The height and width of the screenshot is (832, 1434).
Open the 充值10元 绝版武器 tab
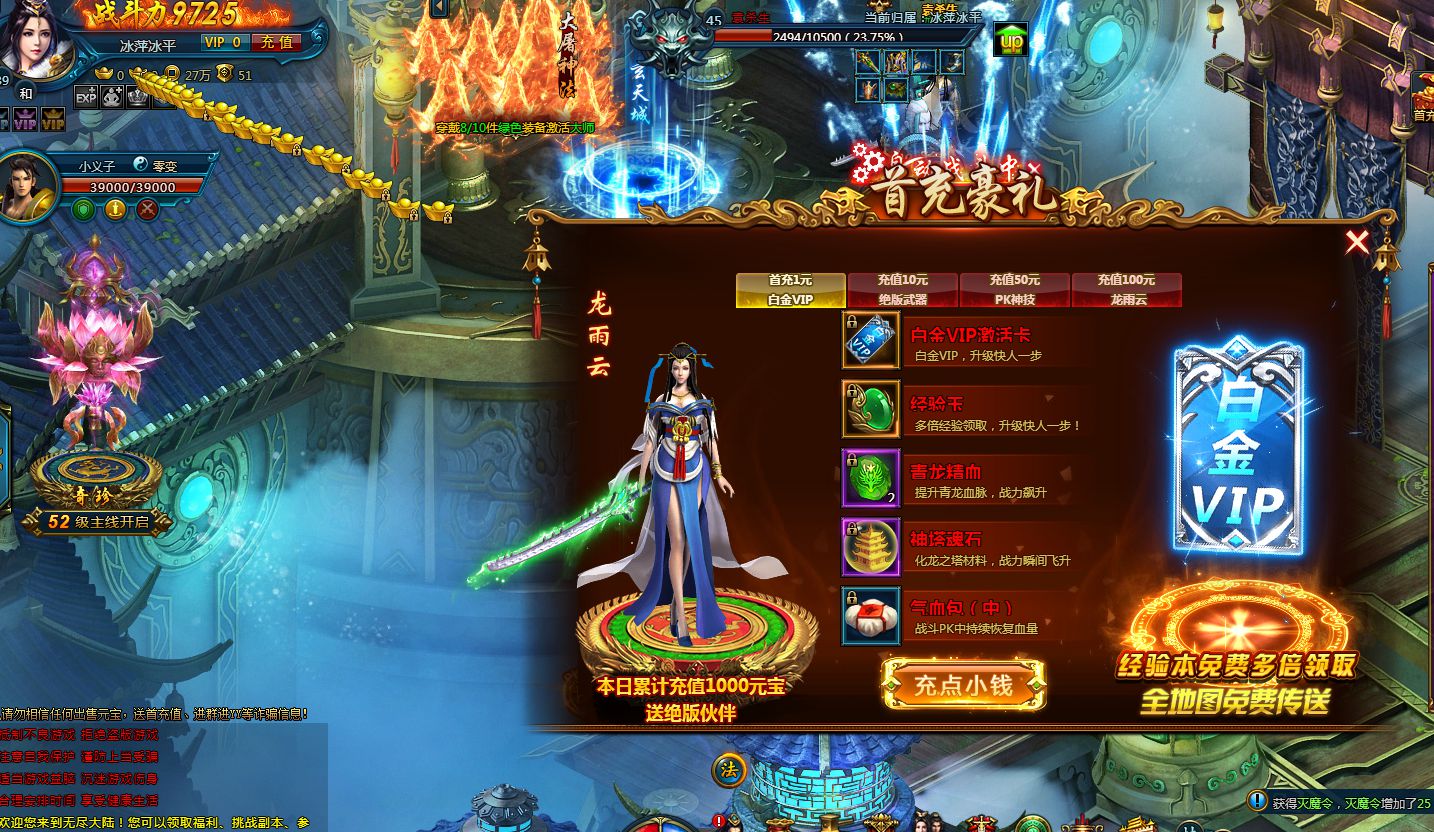(x=903, y=290)
